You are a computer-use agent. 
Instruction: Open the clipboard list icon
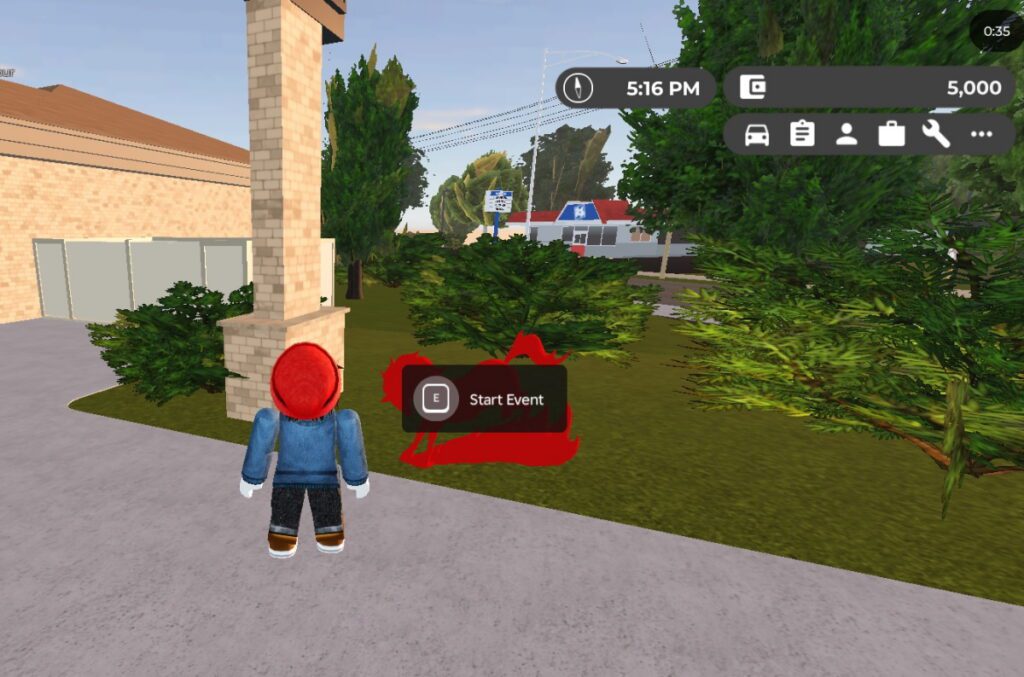point(802,134)
